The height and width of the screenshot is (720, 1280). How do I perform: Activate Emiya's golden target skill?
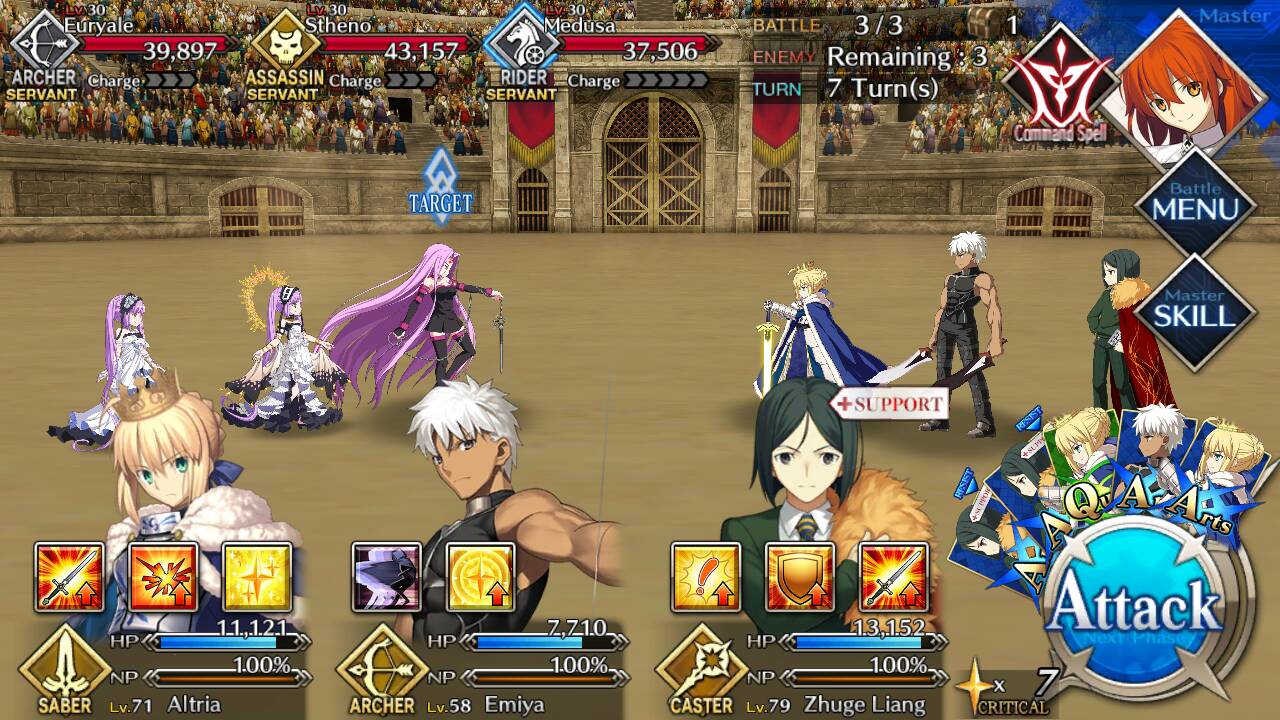(x=480, y=577)
